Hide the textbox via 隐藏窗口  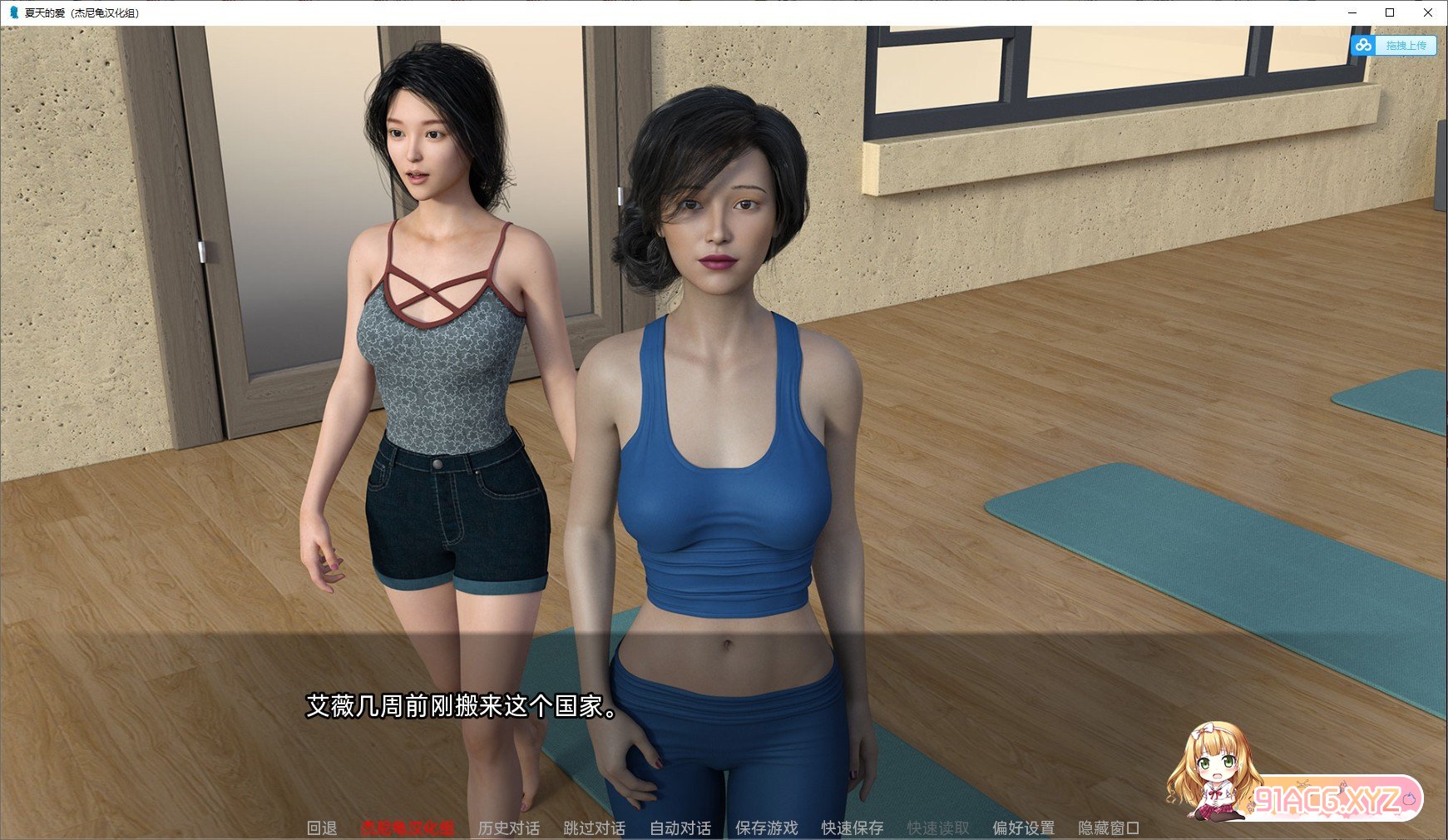tap(1110, 828)
